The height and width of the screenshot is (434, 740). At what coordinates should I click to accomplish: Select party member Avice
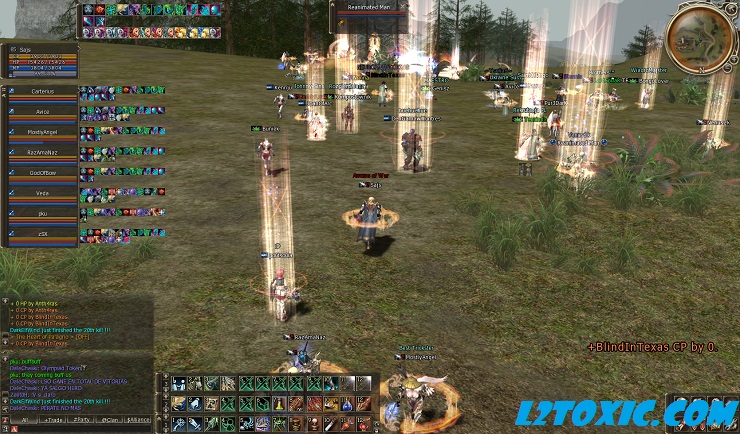[42, 111]
